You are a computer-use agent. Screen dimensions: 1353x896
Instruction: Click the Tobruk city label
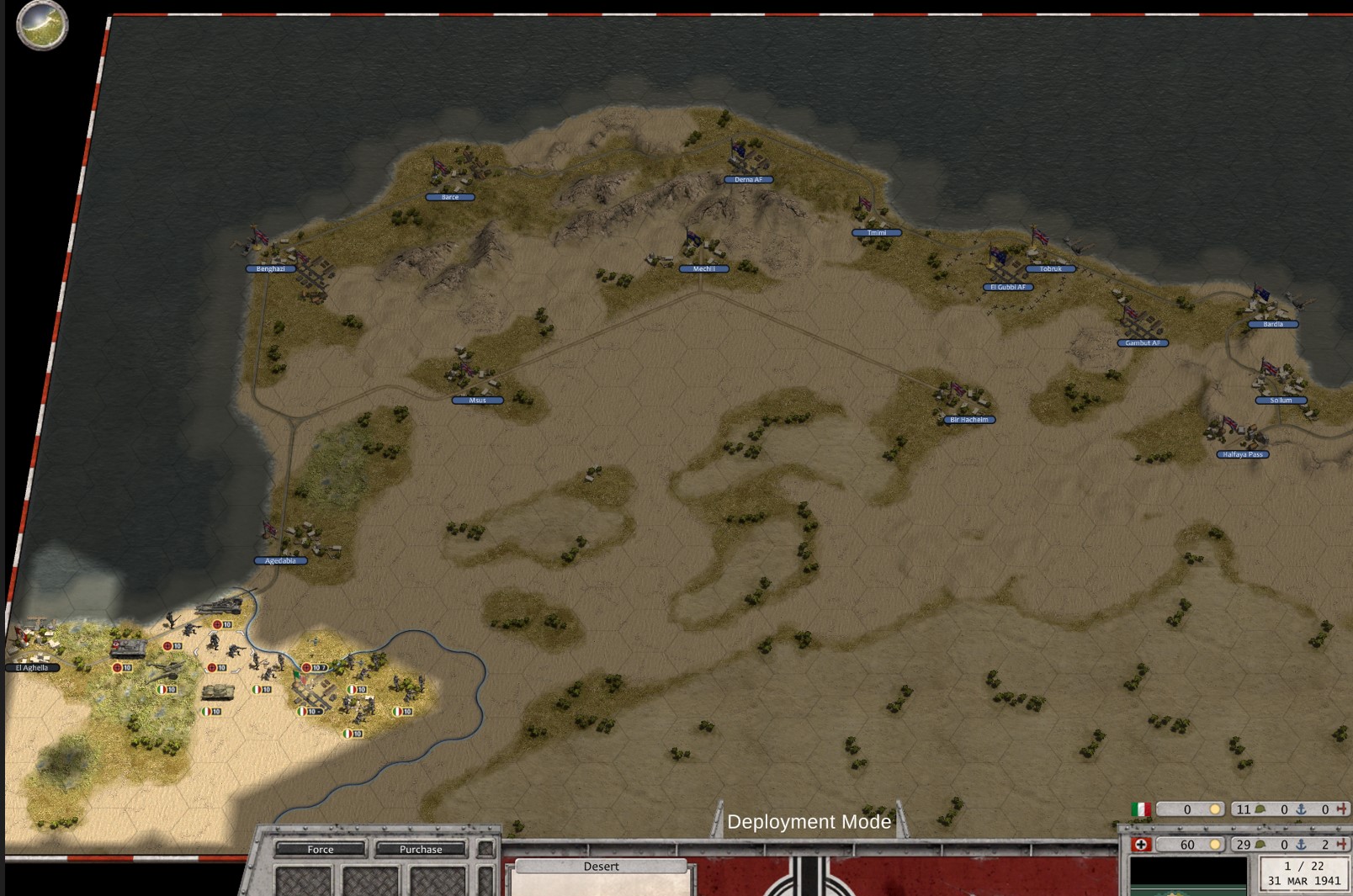(1050, 269)
